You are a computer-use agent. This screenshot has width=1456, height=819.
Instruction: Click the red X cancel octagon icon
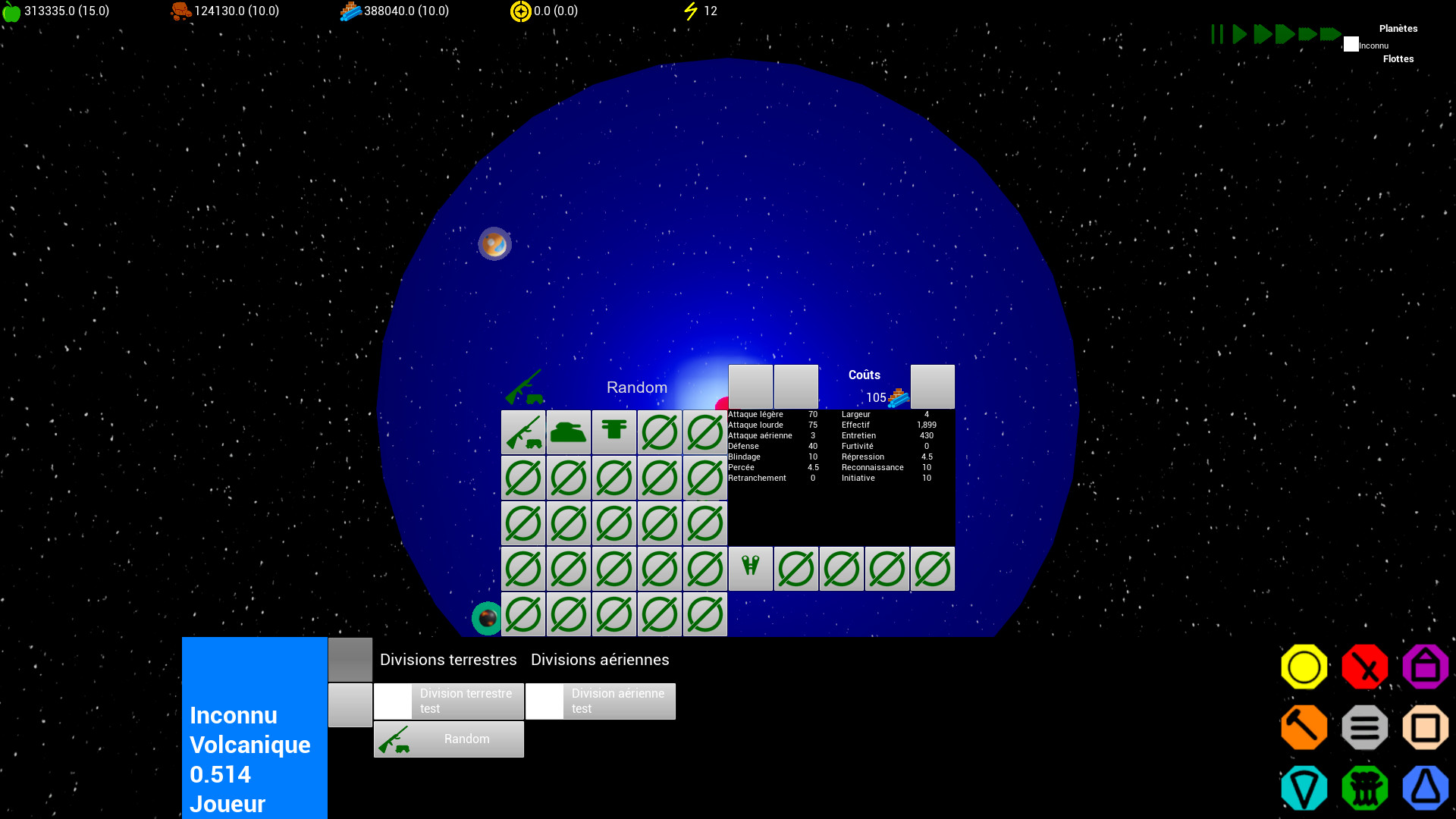click(x=1364, y=667)
